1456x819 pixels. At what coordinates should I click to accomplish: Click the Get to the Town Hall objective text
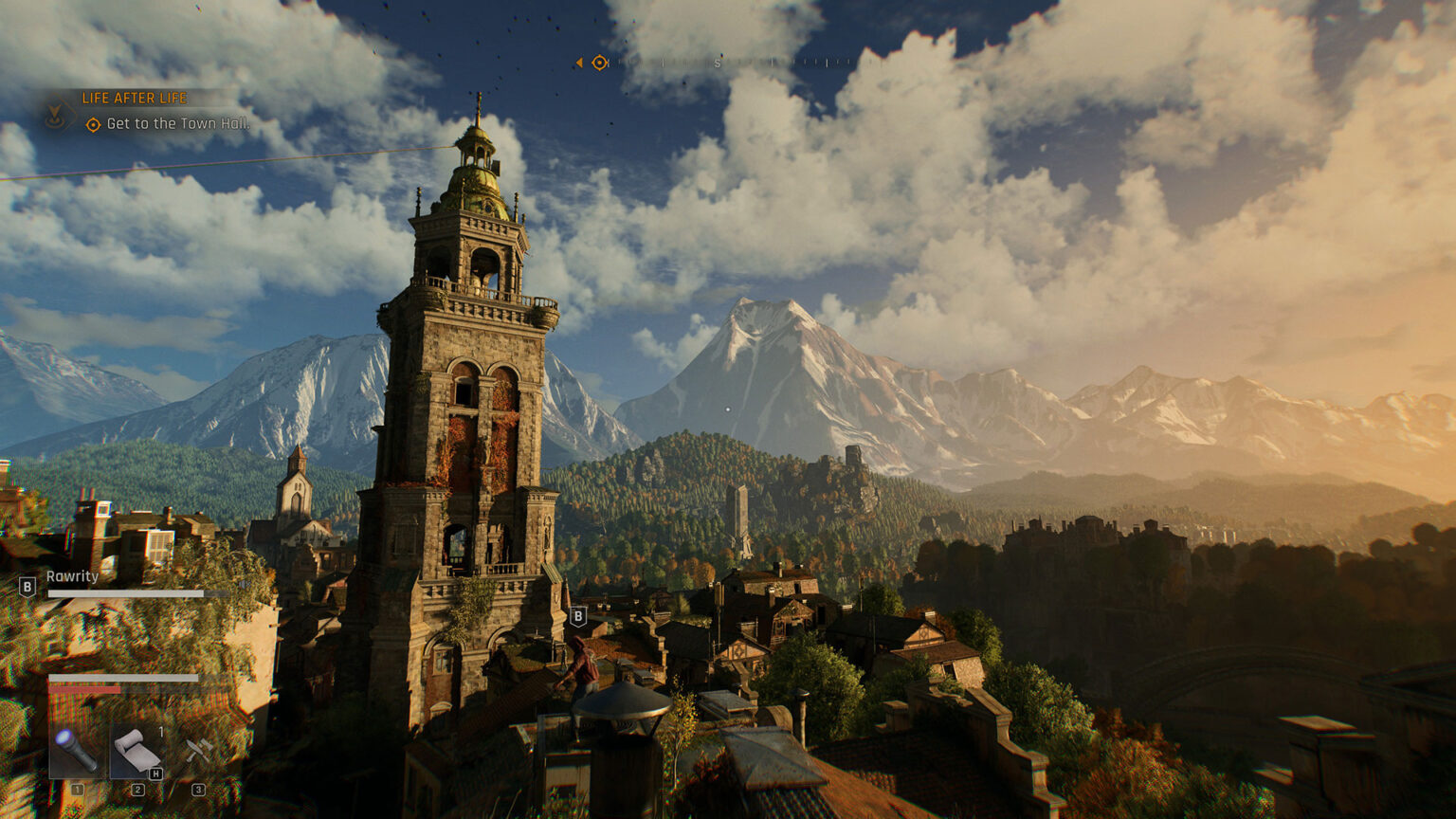[x=179, y=124]
